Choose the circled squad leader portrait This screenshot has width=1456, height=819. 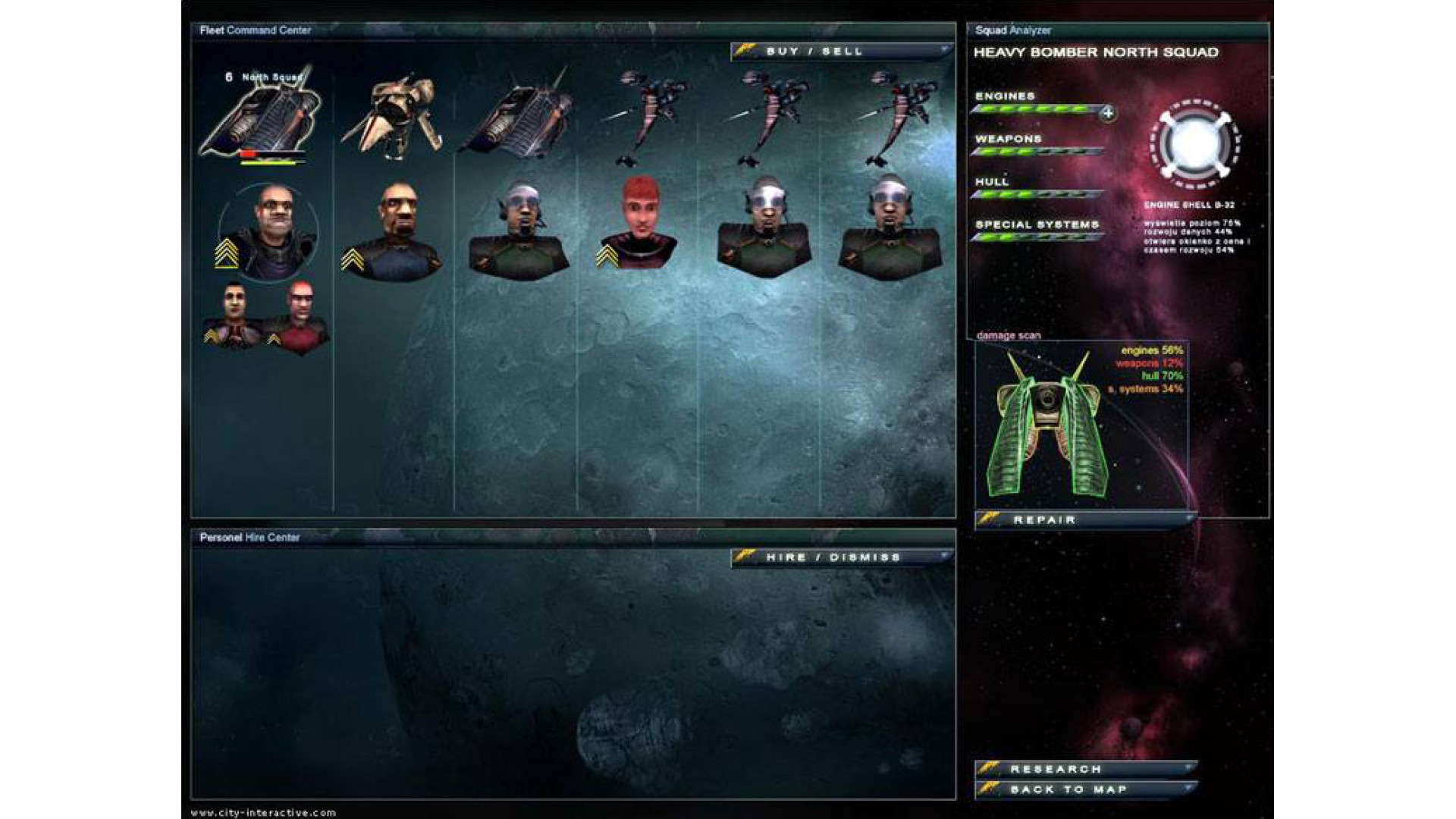[268, 231]
